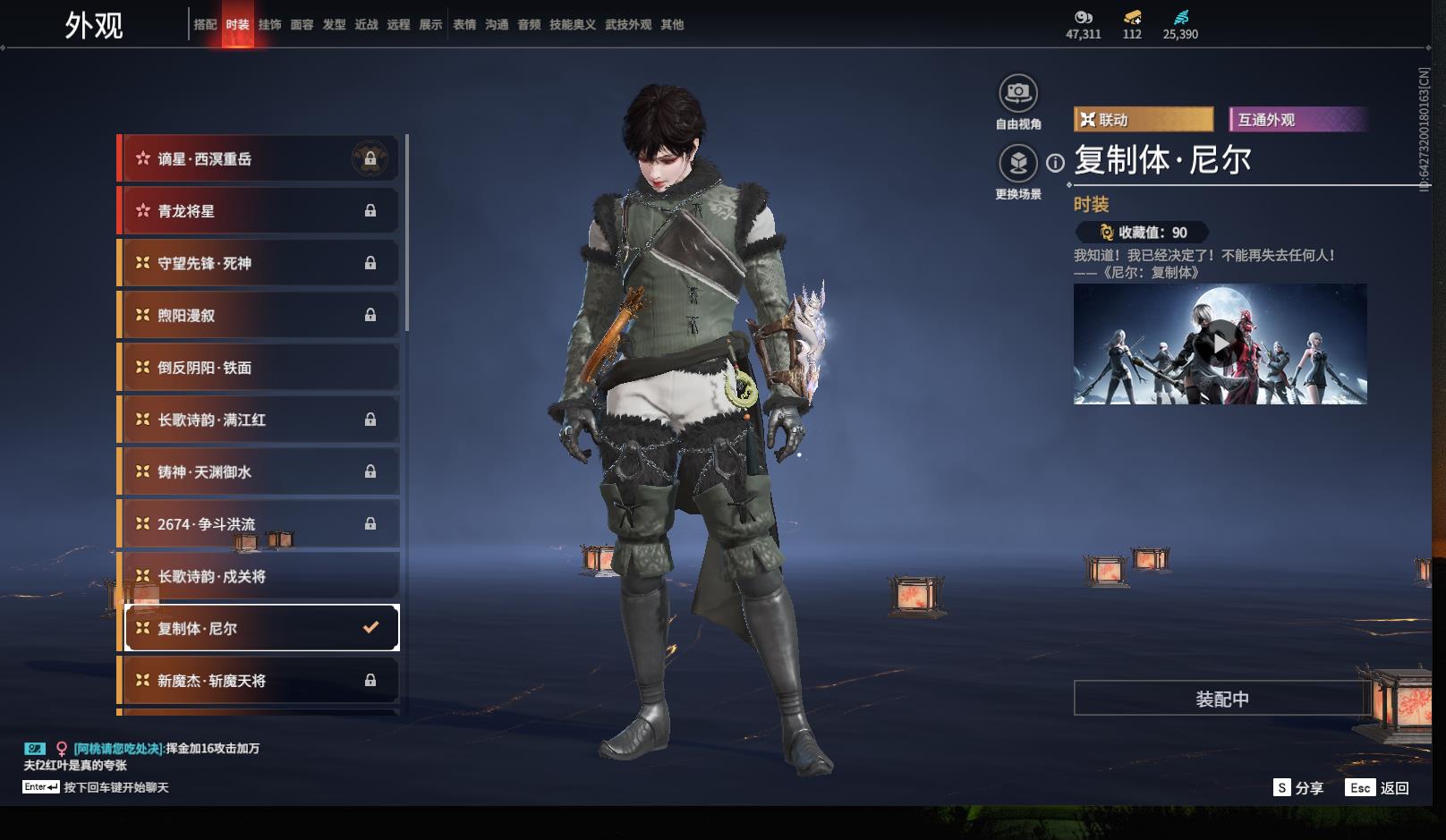
Task: Show outfit info via the i icon
Action: tap(1056, 163)
